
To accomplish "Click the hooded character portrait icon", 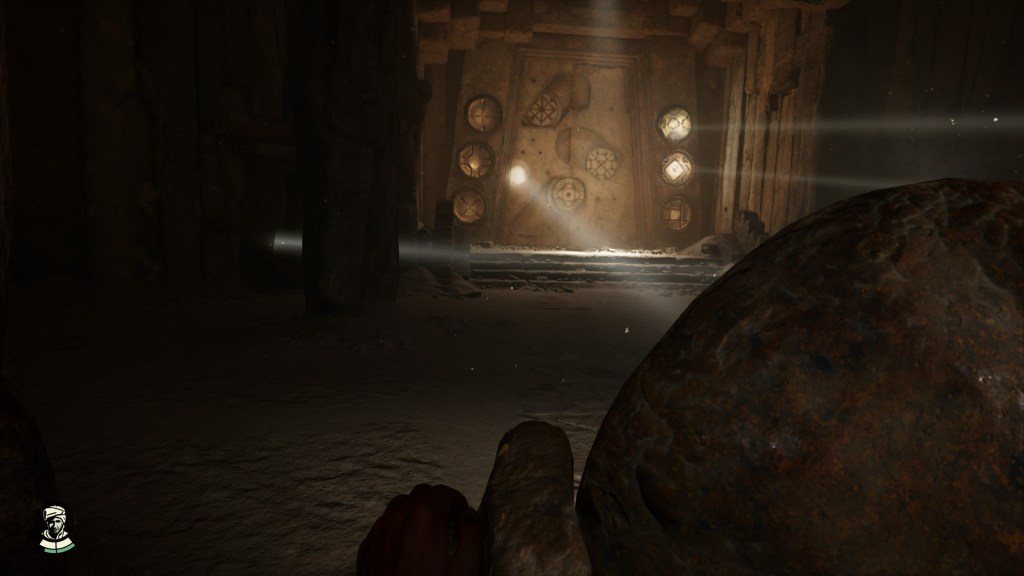I will tap(56, 528).
